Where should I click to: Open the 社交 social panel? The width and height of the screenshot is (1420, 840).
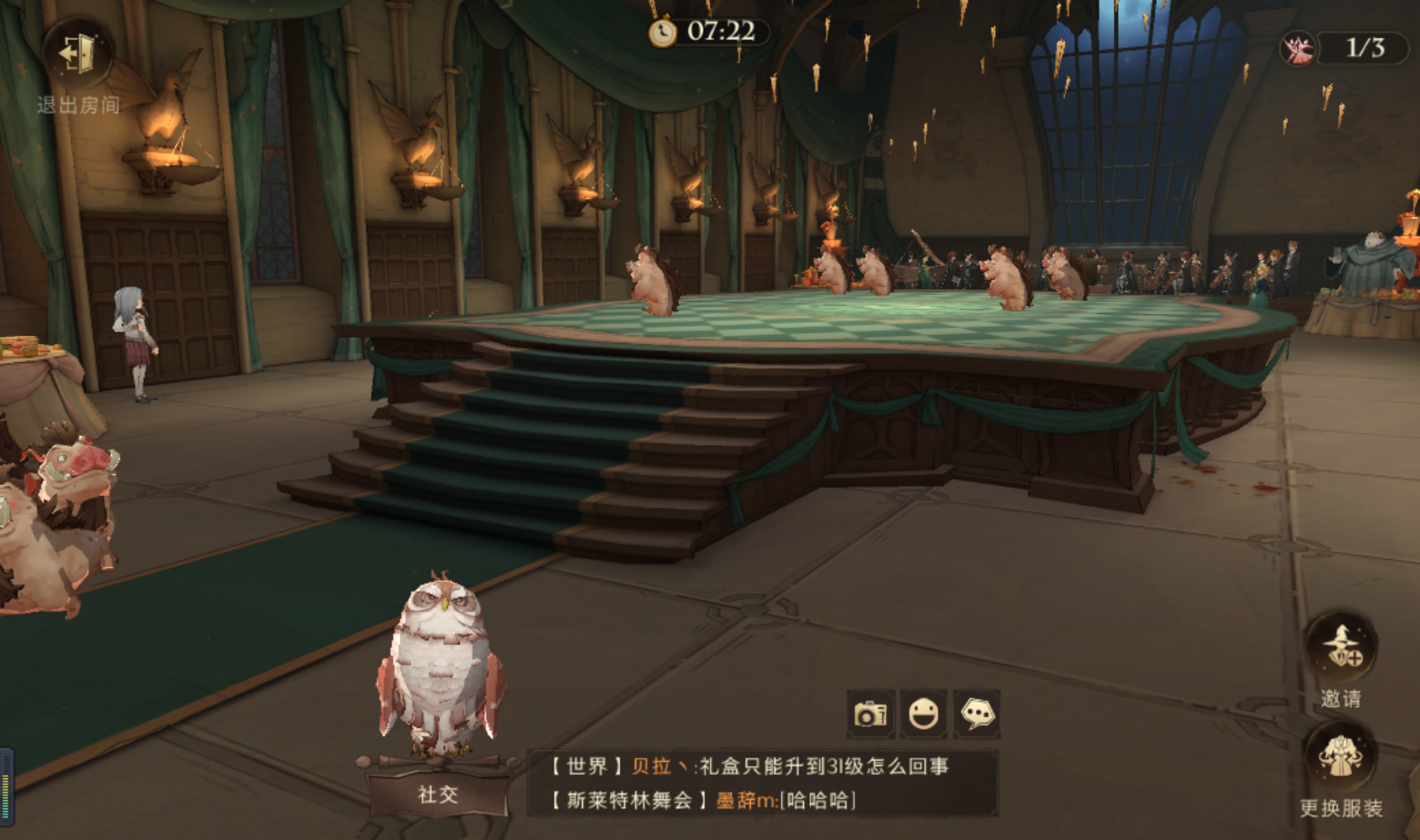click(x=438, y=794)
